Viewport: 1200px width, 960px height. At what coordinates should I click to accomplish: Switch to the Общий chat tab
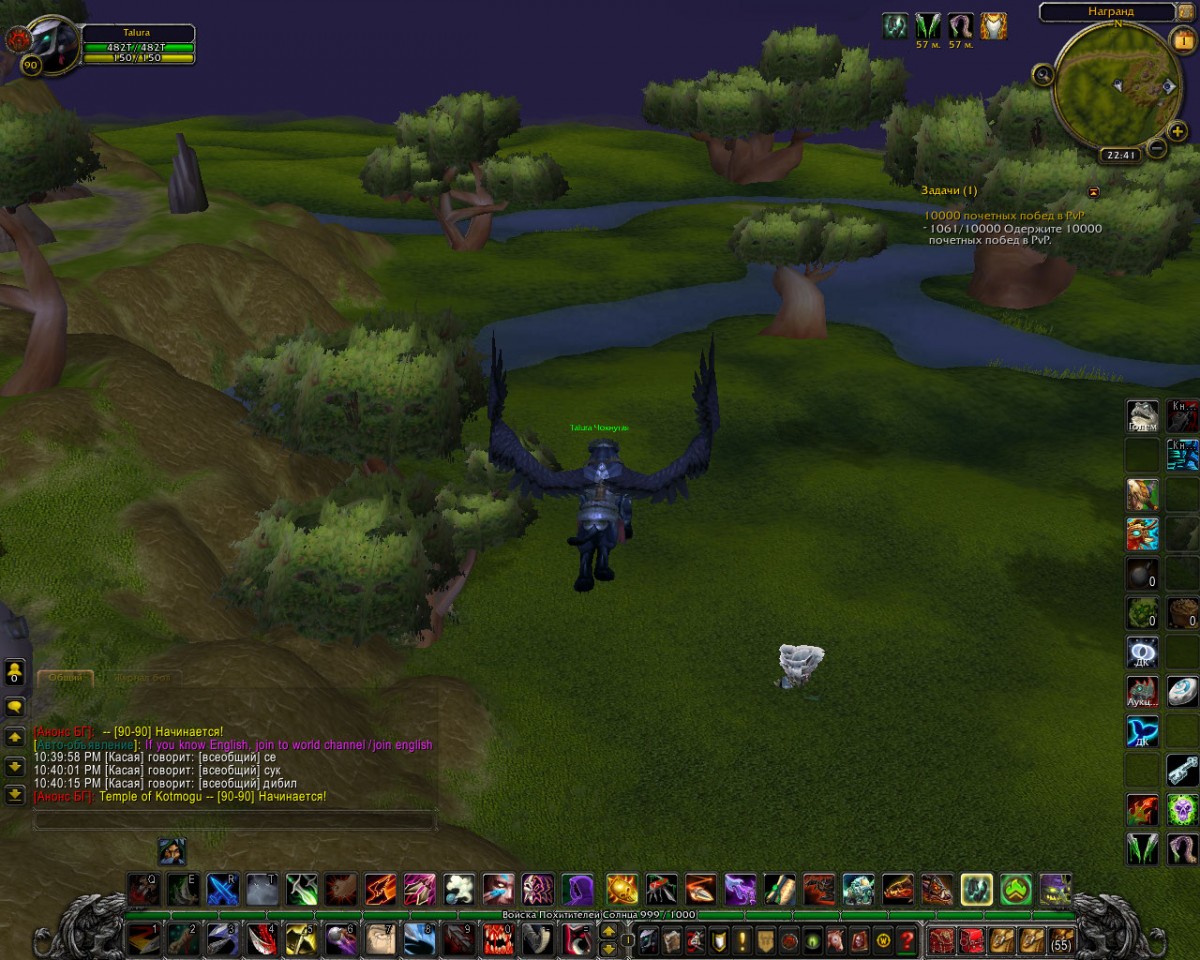[66, 677]
